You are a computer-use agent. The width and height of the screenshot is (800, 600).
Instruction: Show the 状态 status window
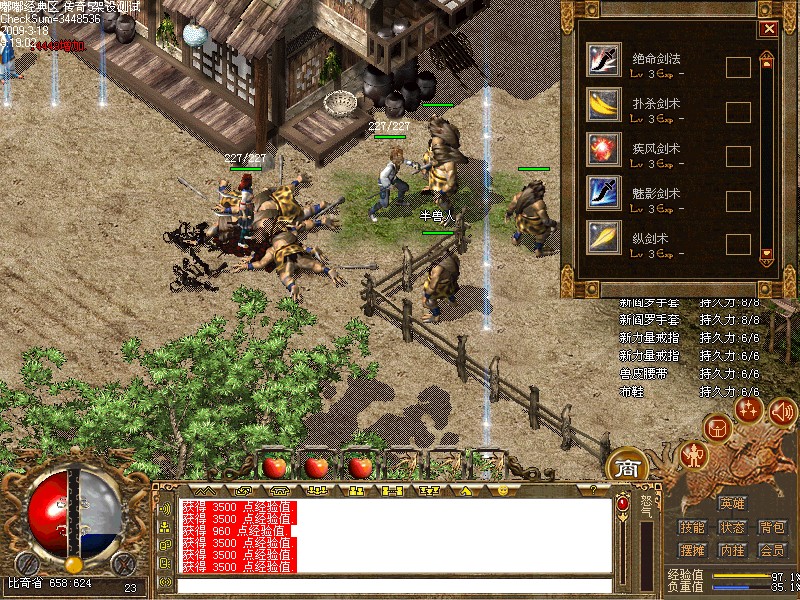click(732, 527)
